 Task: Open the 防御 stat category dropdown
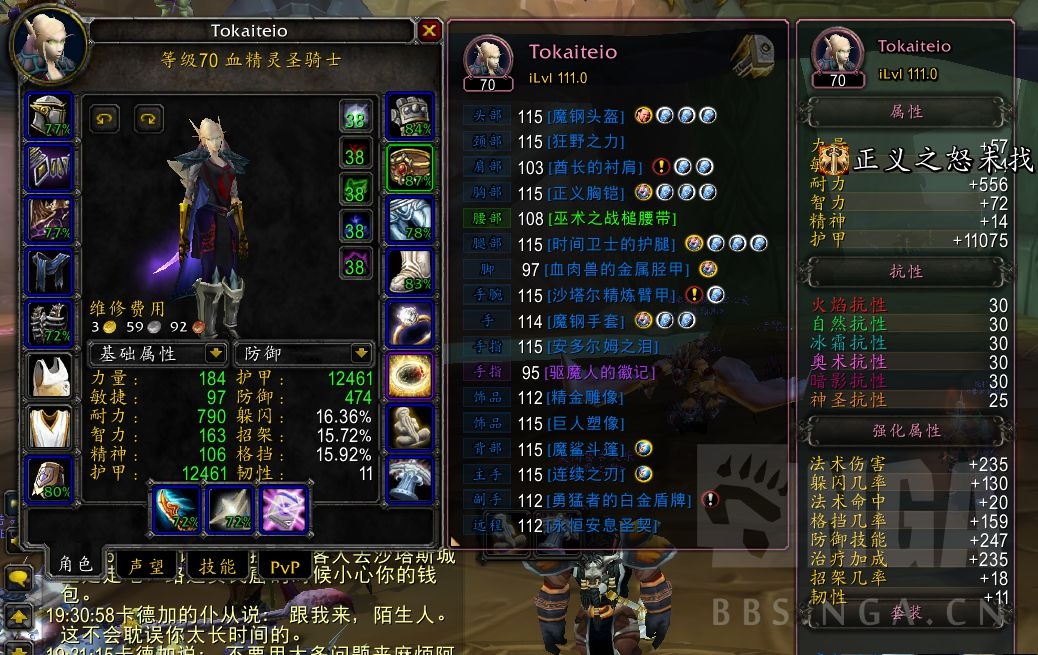click(x=361, y=353)
